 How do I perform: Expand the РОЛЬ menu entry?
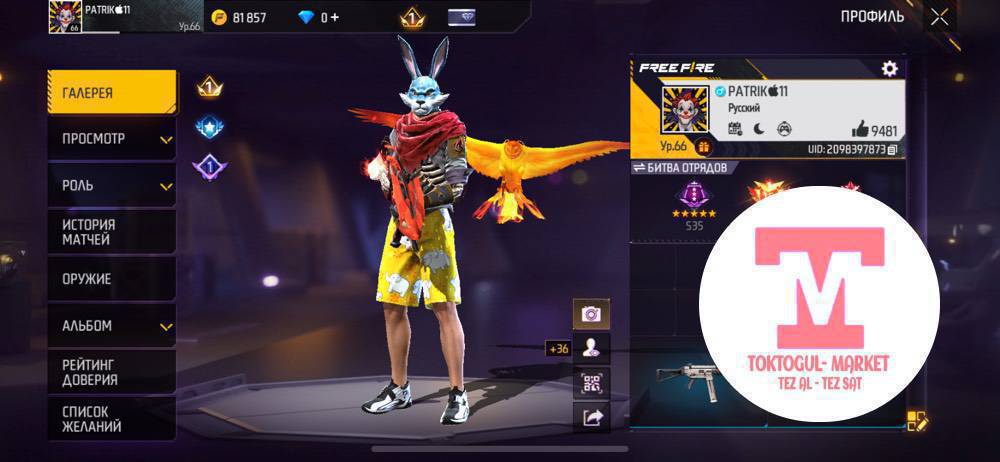(x=112, y=186)
